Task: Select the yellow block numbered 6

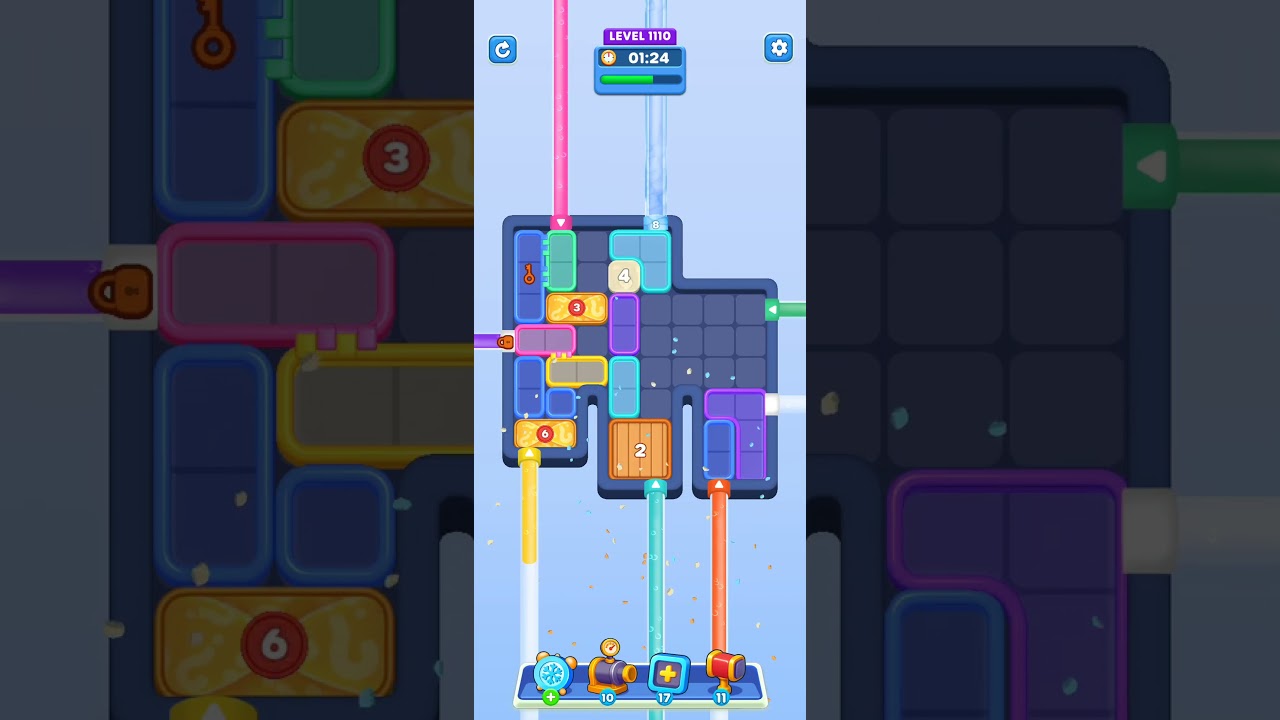Action: coord(545,433)
